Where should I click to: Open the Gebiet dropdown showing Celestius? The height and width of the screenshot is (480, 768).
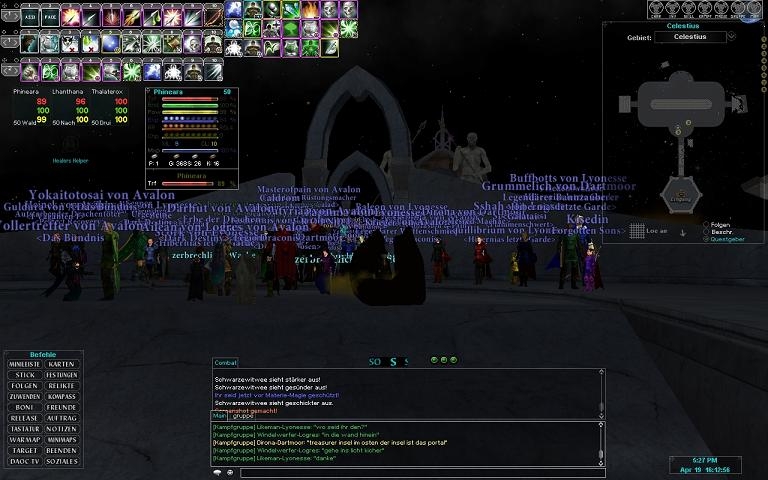[696, 37]
